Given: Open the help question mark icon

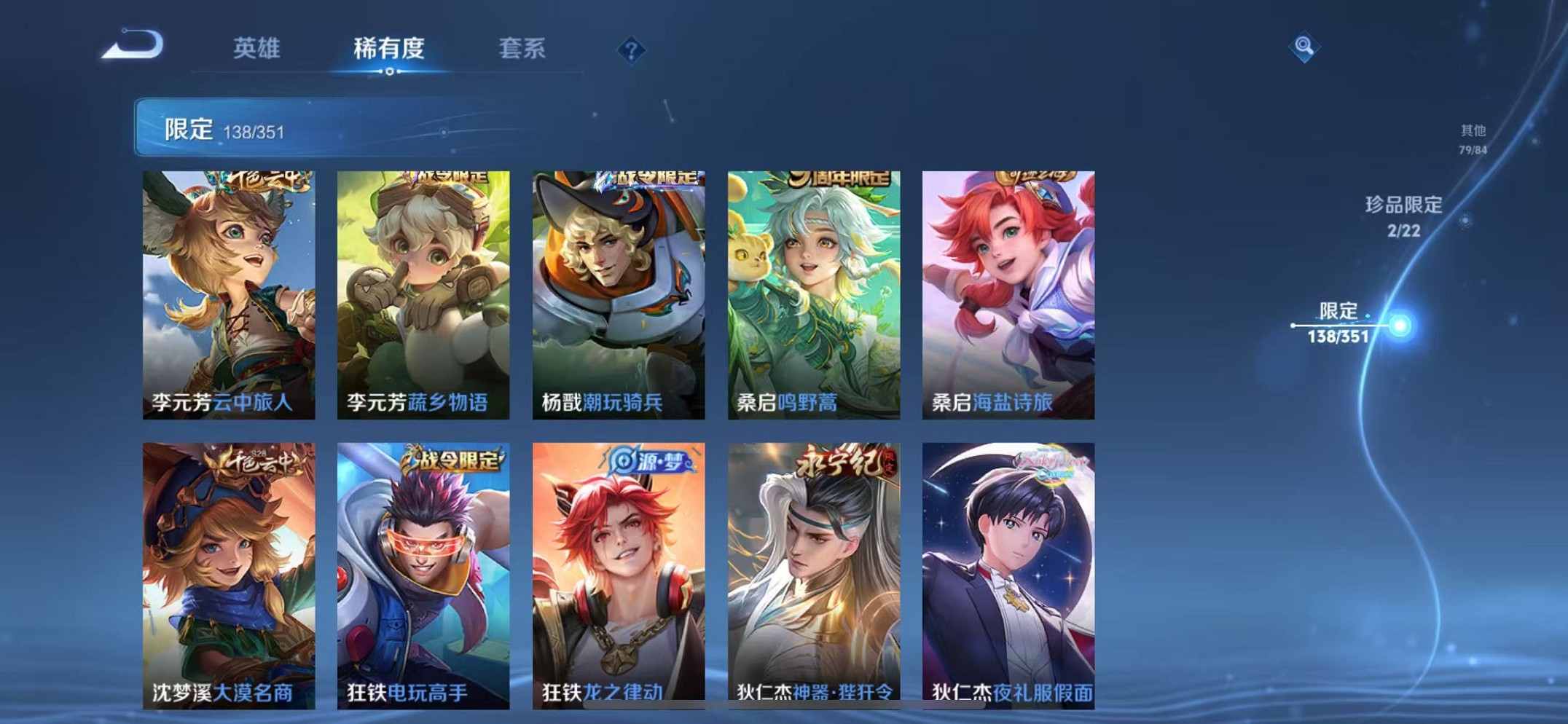Looking at the screenshot, I should [631, 50].
